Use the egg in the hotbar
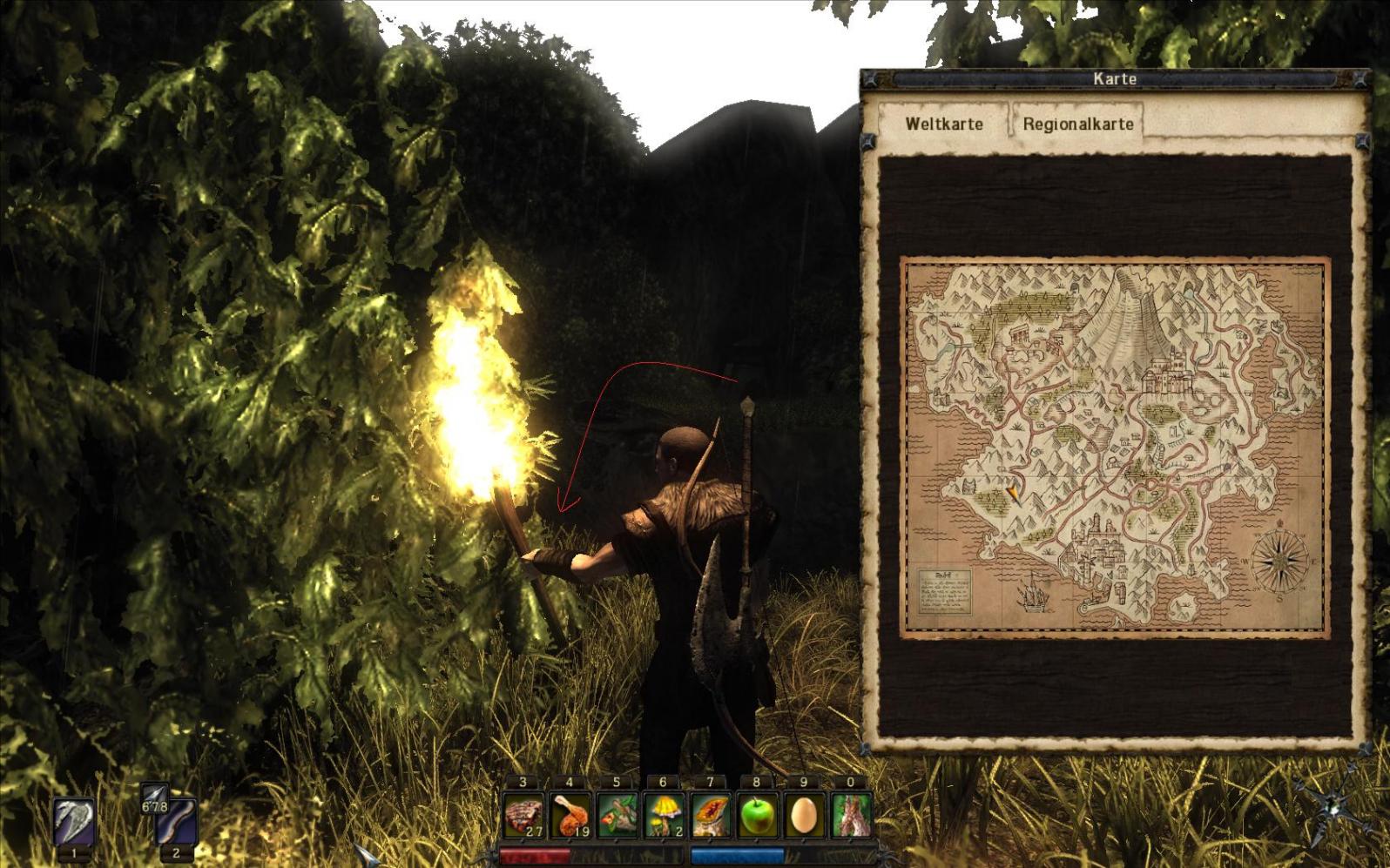 (805, 816)
